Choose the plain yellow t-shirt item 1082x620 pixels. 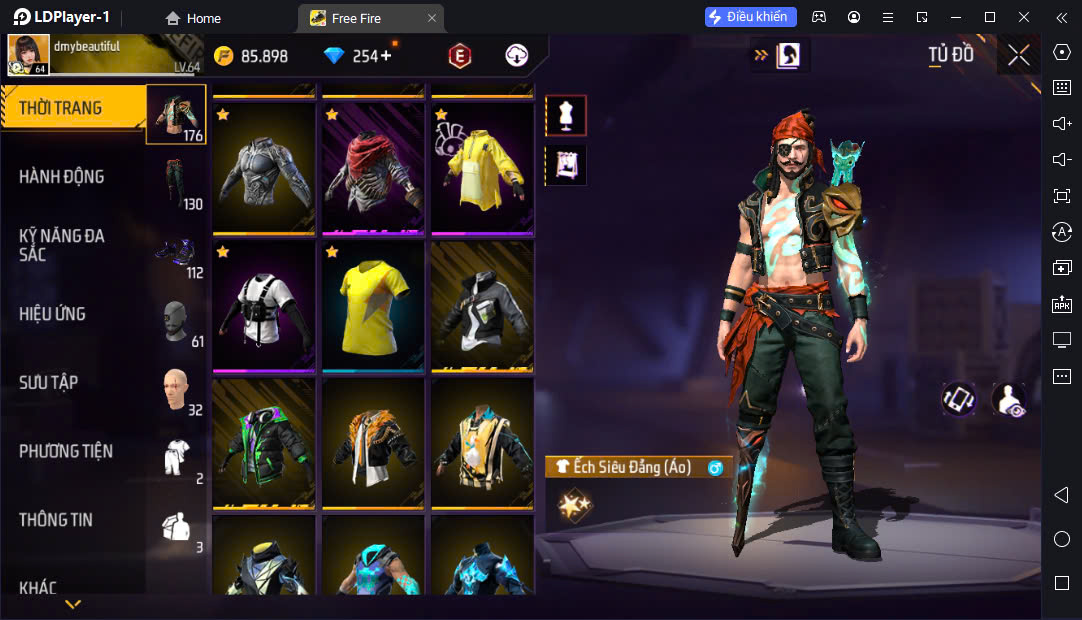[373, 306]
